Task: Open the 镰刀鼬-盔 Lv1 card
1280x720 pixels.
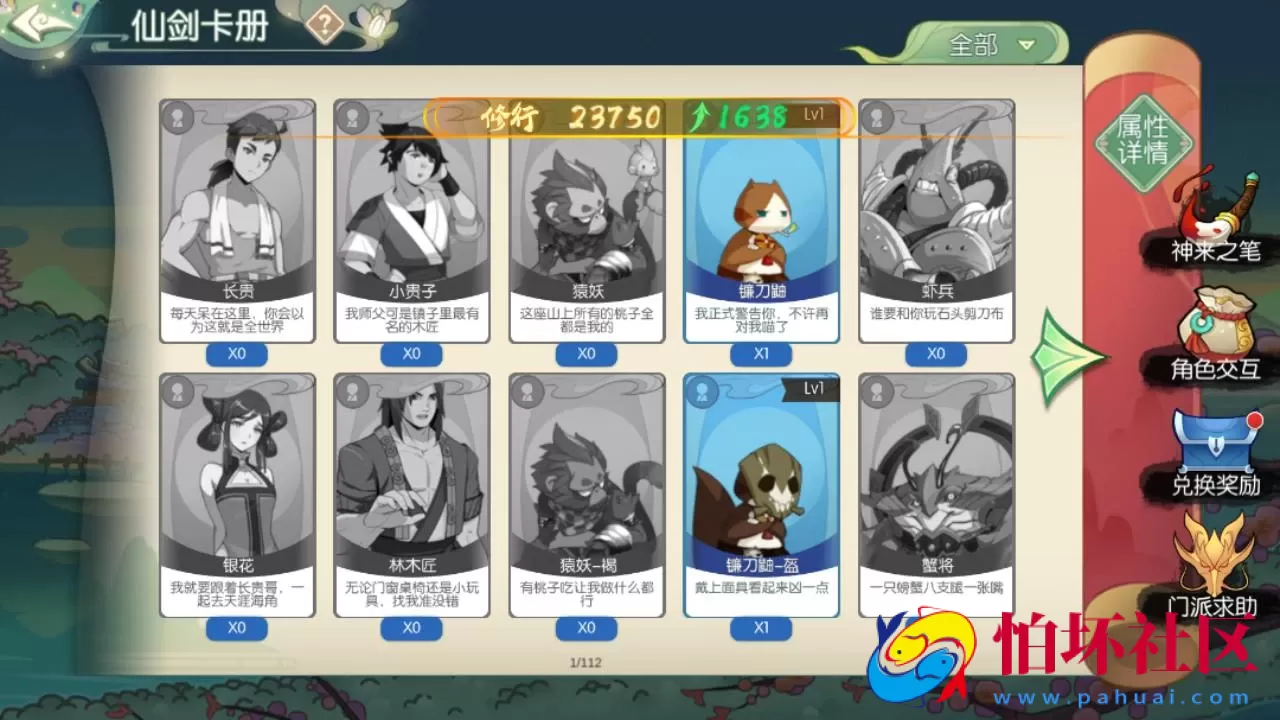Action: (x=761, y=490)
